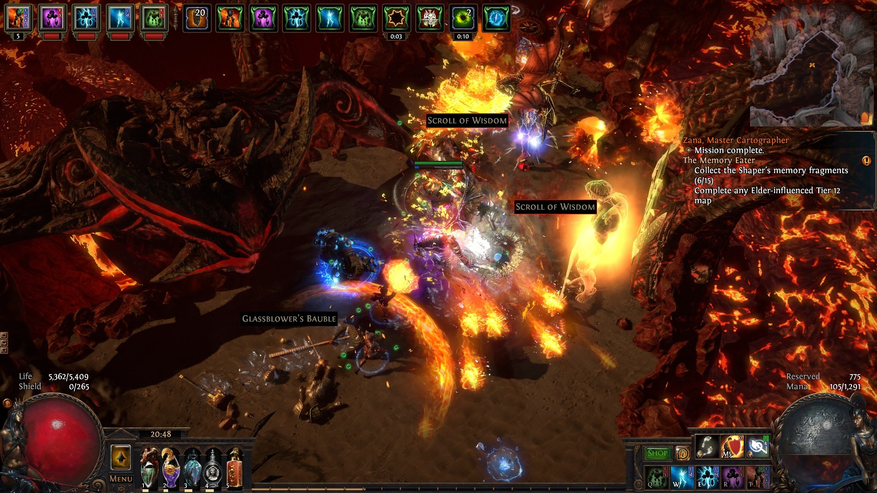
Task: Use the red life flask in slot 1
Action: click(148, 466)
